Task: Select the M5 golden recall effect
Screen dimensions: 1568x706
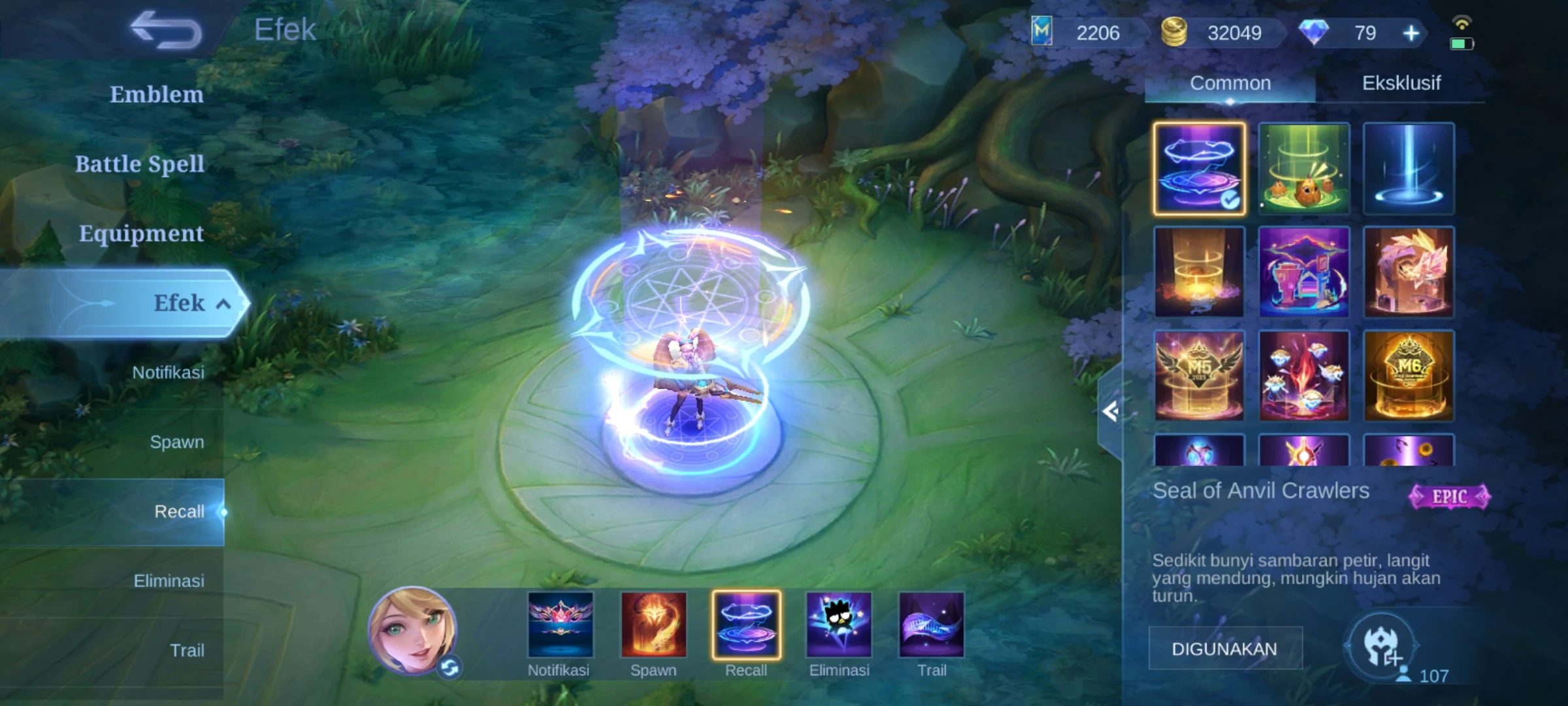Action: coord(1199,376)
